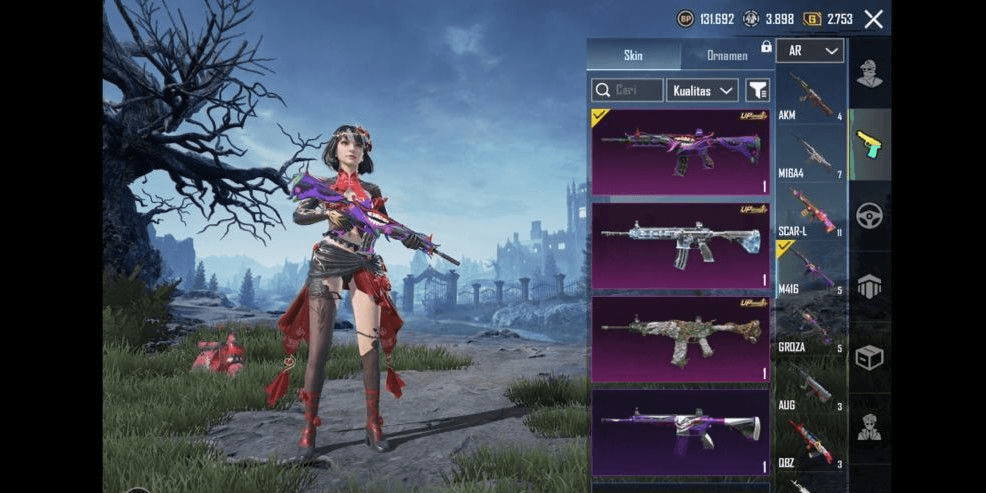
Task: Open the Kualitas sort dropdown
Action: (702, 90)
